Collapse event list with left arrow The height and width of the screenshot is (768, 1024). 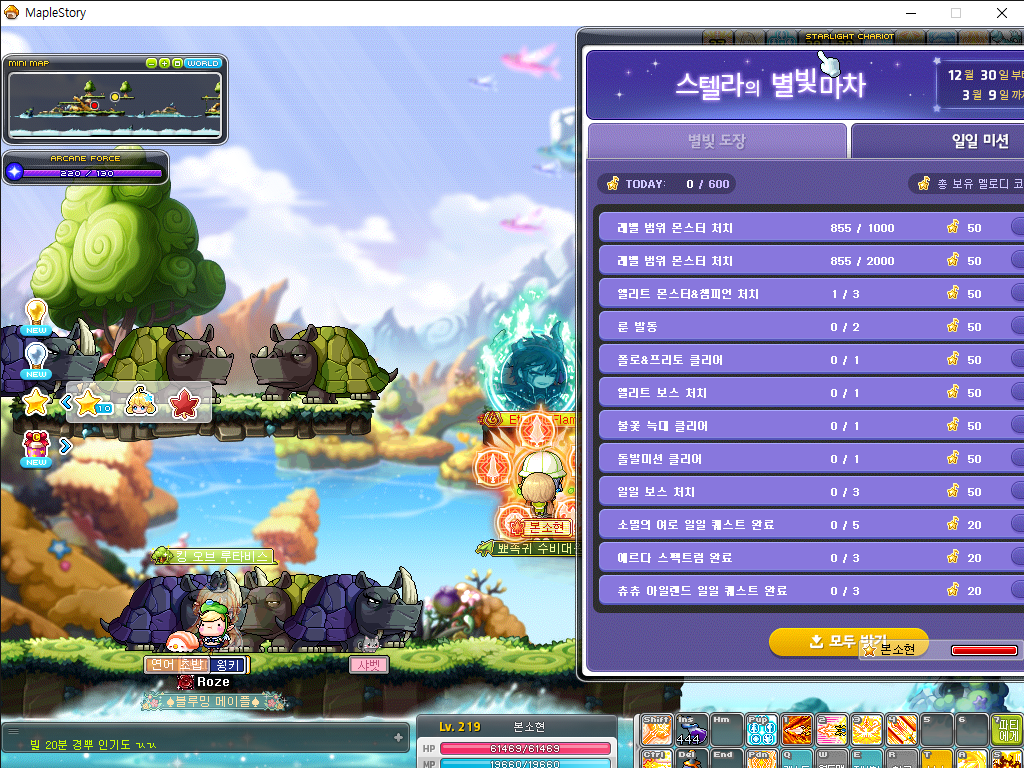(66, 402)
